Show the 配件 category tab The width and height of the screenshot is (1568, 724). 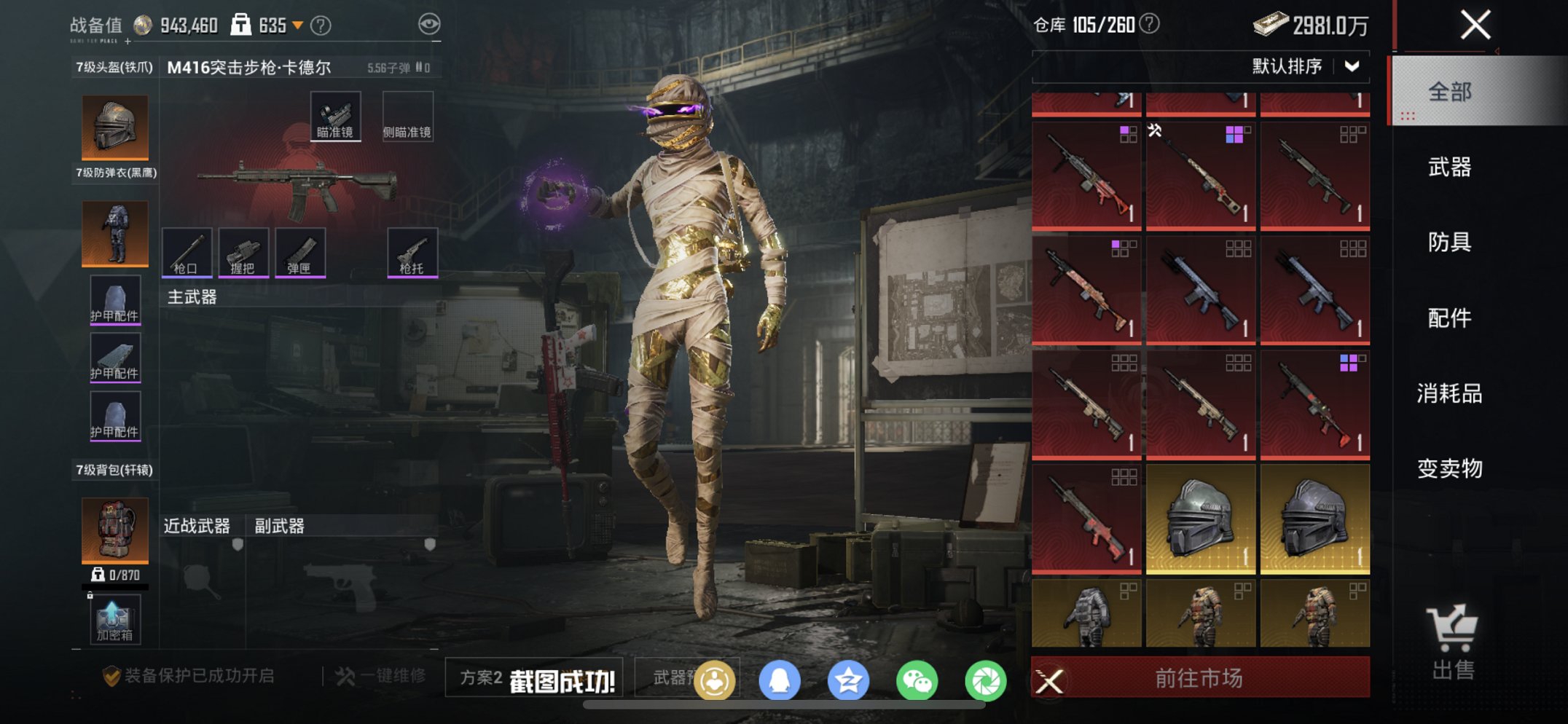tap(1449, 318)
